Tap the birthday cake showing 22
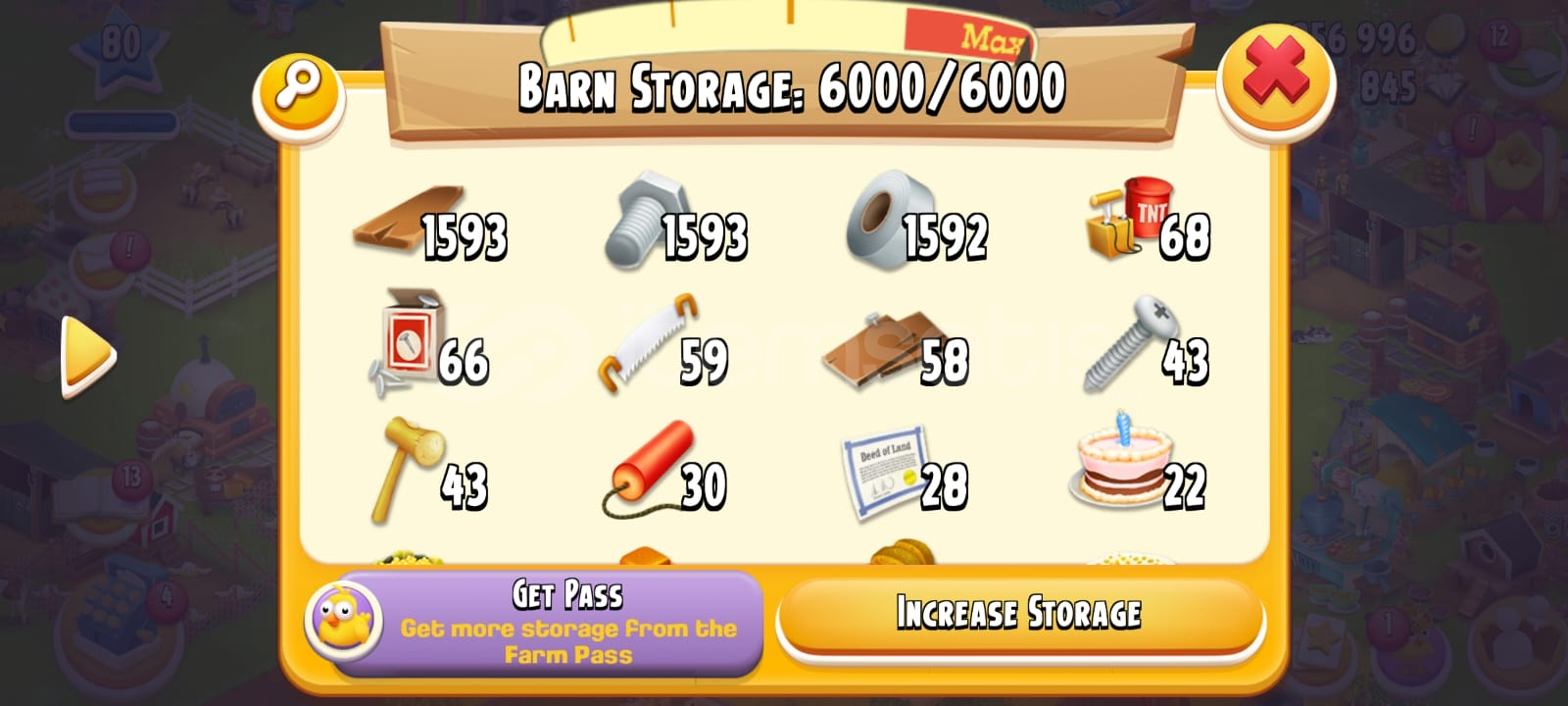Screen dimensions: 1568x706 coord(1117,466)
